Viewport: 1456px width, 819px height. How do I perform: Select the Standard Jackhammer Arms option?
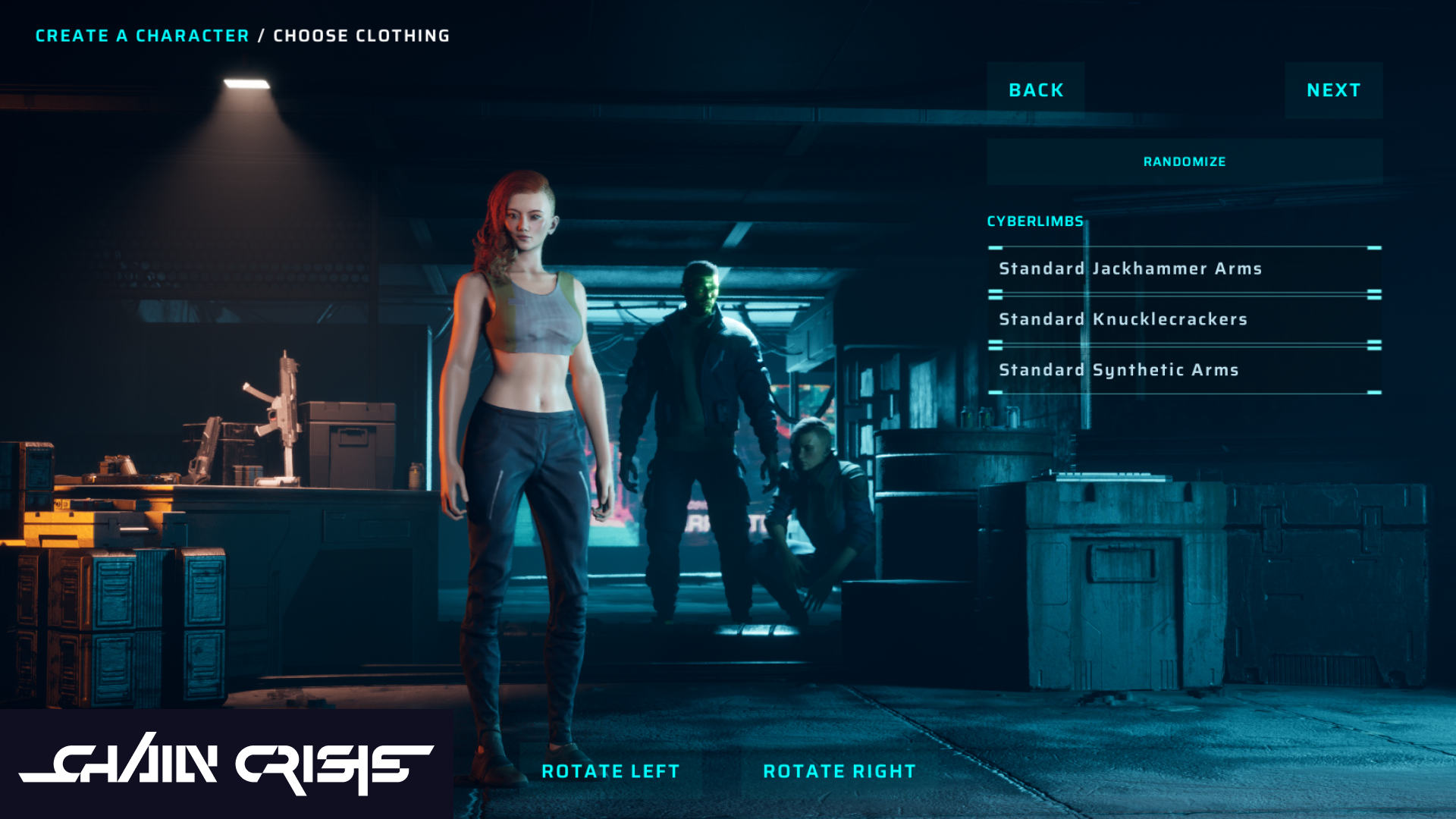(1130, 268)
